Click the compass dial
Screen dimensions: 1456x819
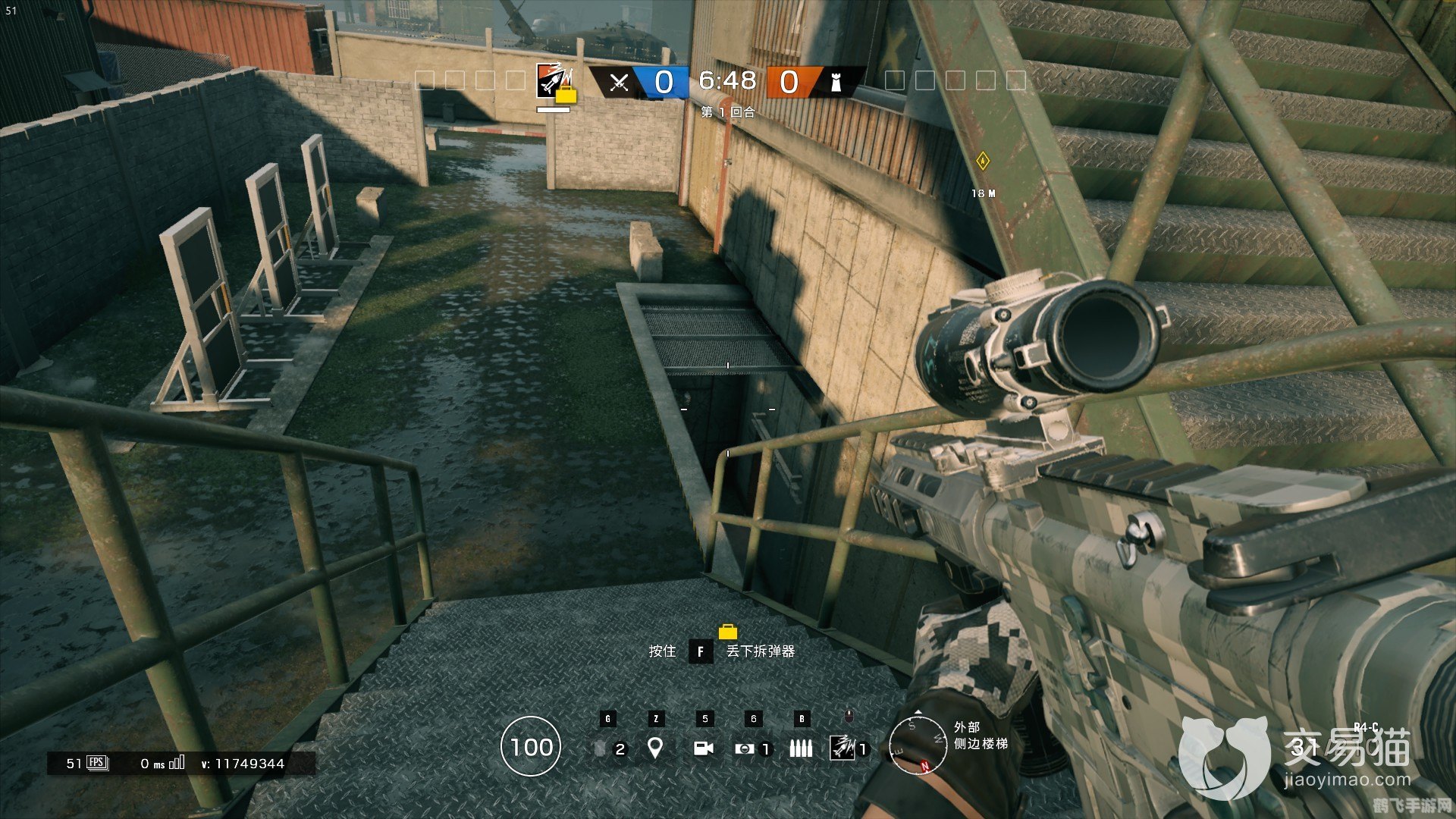[918, 745]
